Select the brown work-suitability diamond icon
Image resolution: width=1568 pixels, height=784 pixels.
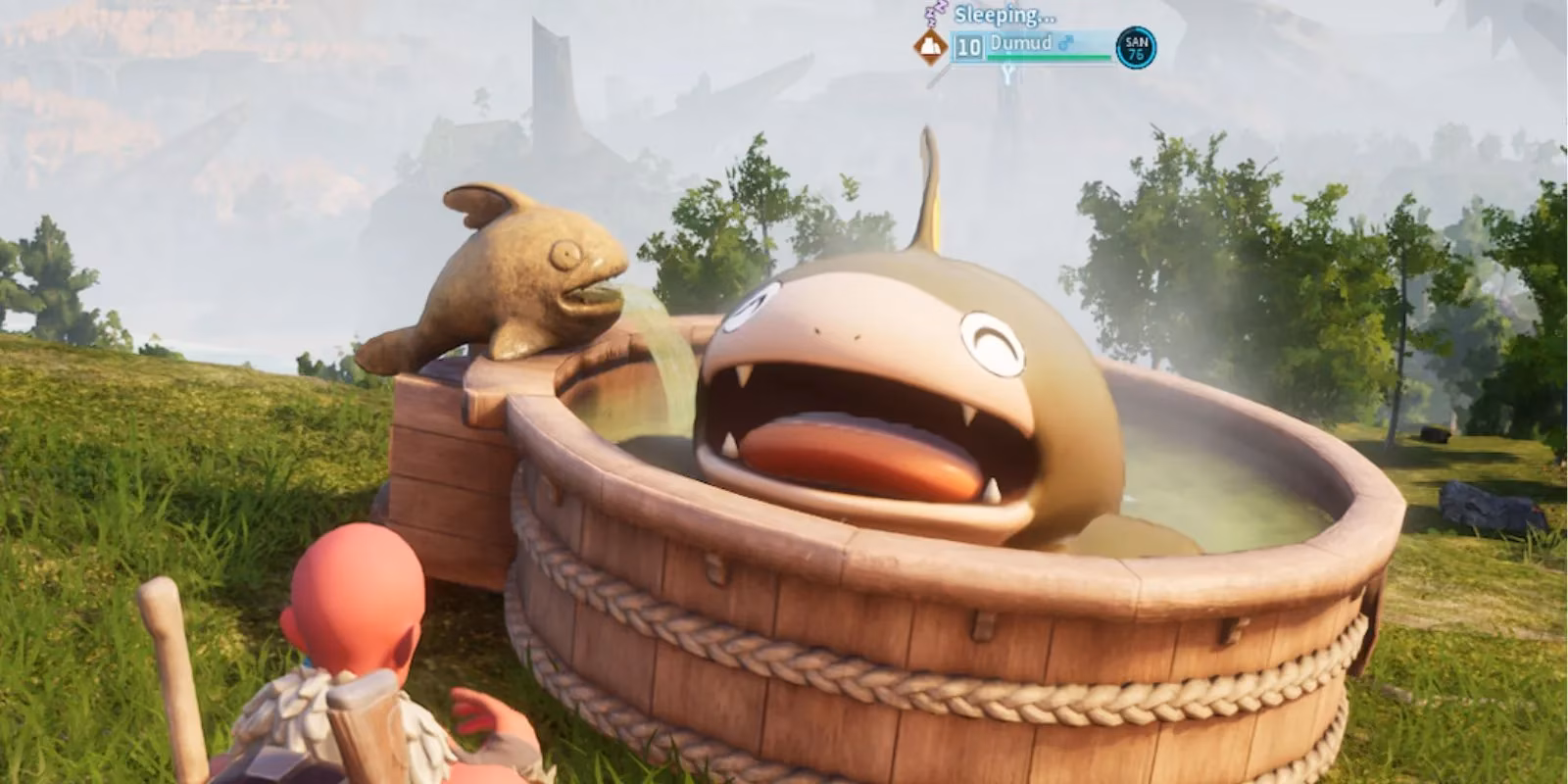pos(929,47)
